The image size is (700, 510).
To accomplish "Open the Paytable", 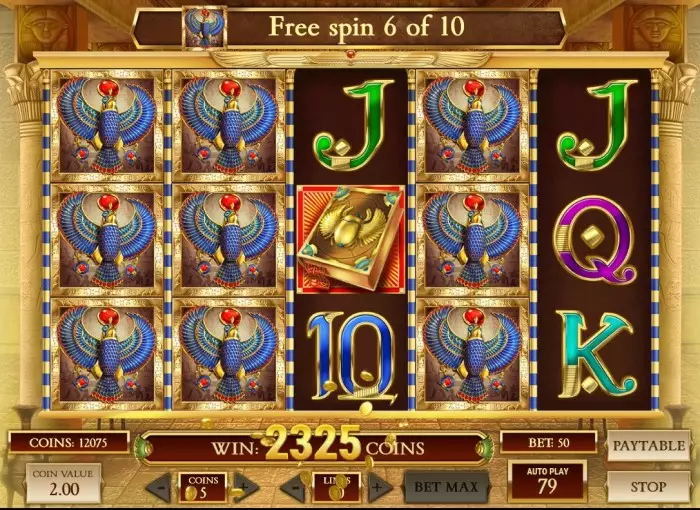I will 648,445.
